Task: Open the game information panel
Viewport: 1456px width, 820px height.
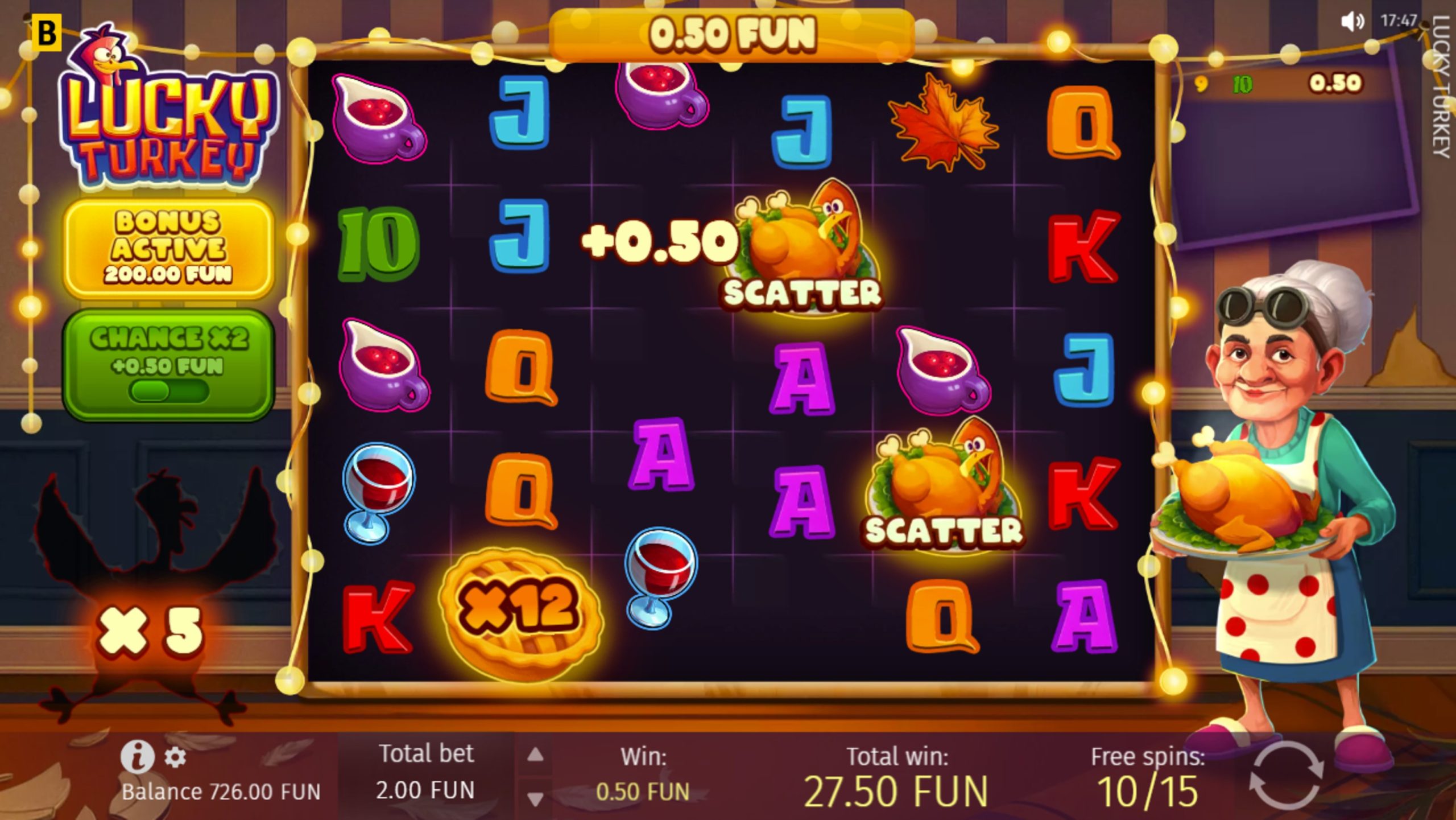Action: [x=139, y=758]
